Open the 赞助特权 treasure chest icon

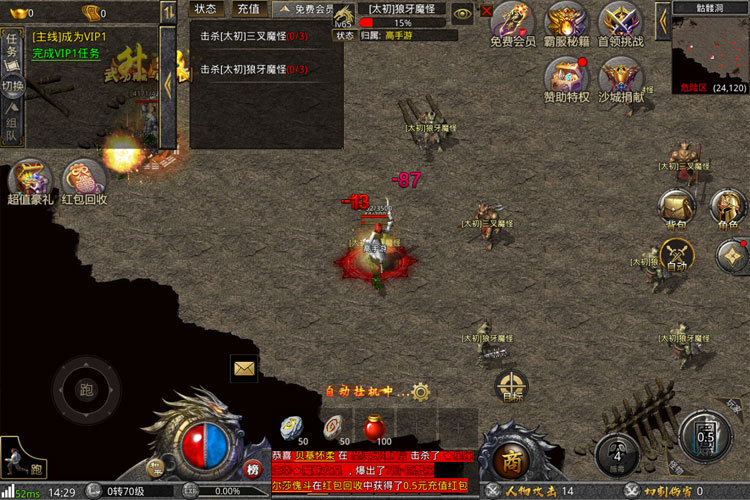(567, 76)
